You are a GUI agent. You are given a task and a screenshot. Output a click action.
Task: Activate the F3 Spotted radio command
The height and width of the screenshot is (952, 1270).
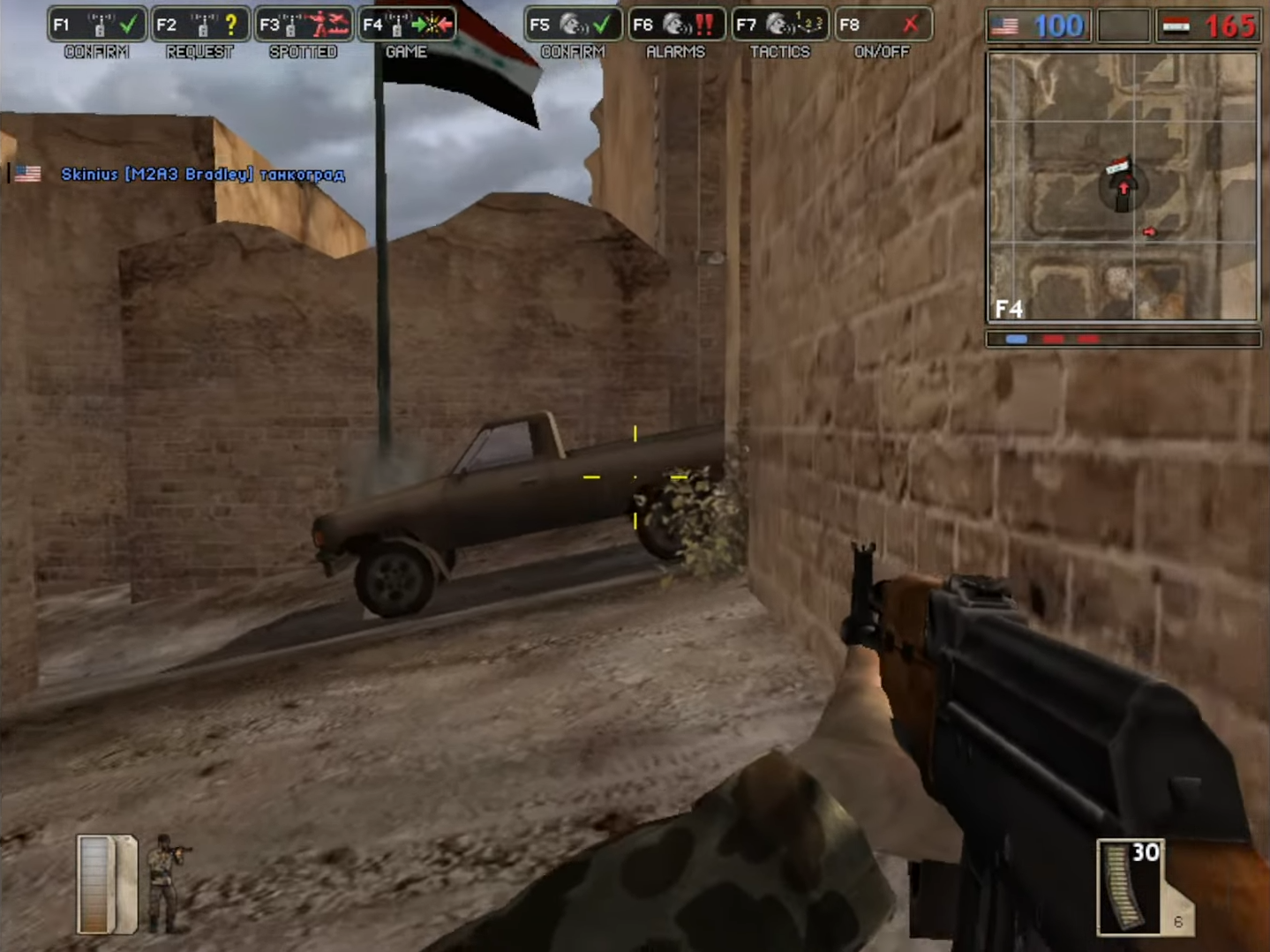pyautogui.click(x=304, y=25)
